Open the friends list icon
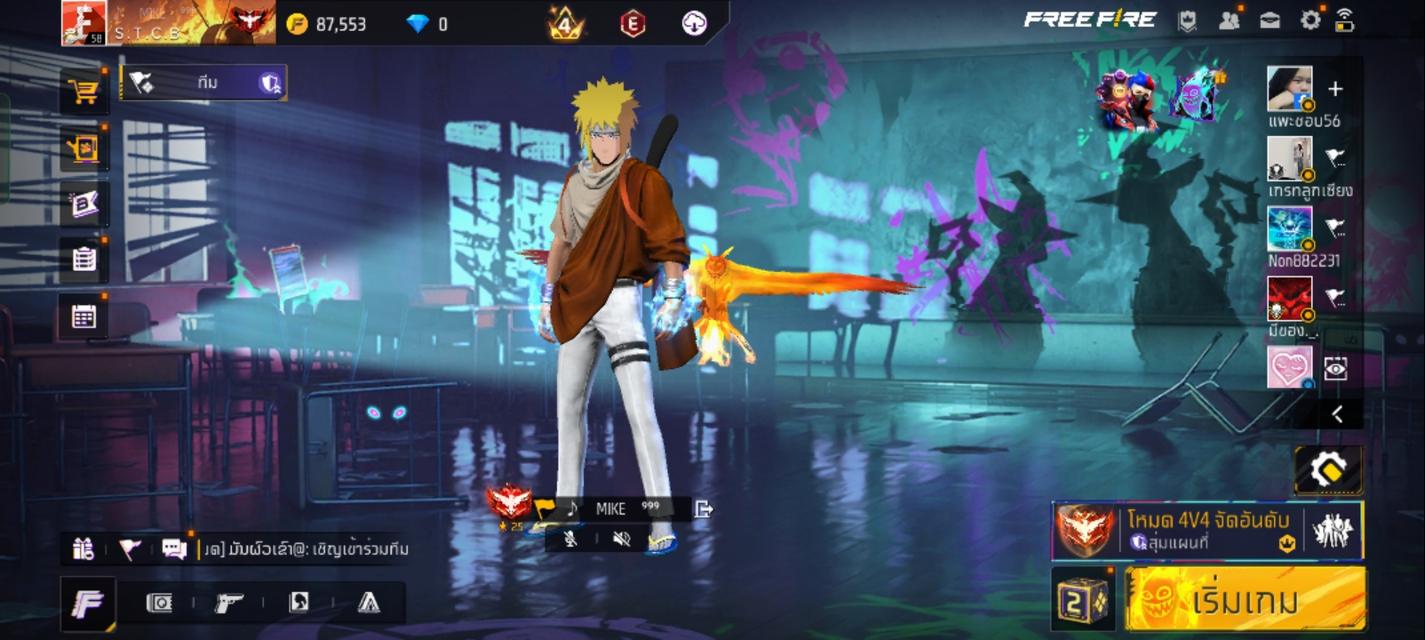The image size is (1425, 640). [x=1229, y=20]
